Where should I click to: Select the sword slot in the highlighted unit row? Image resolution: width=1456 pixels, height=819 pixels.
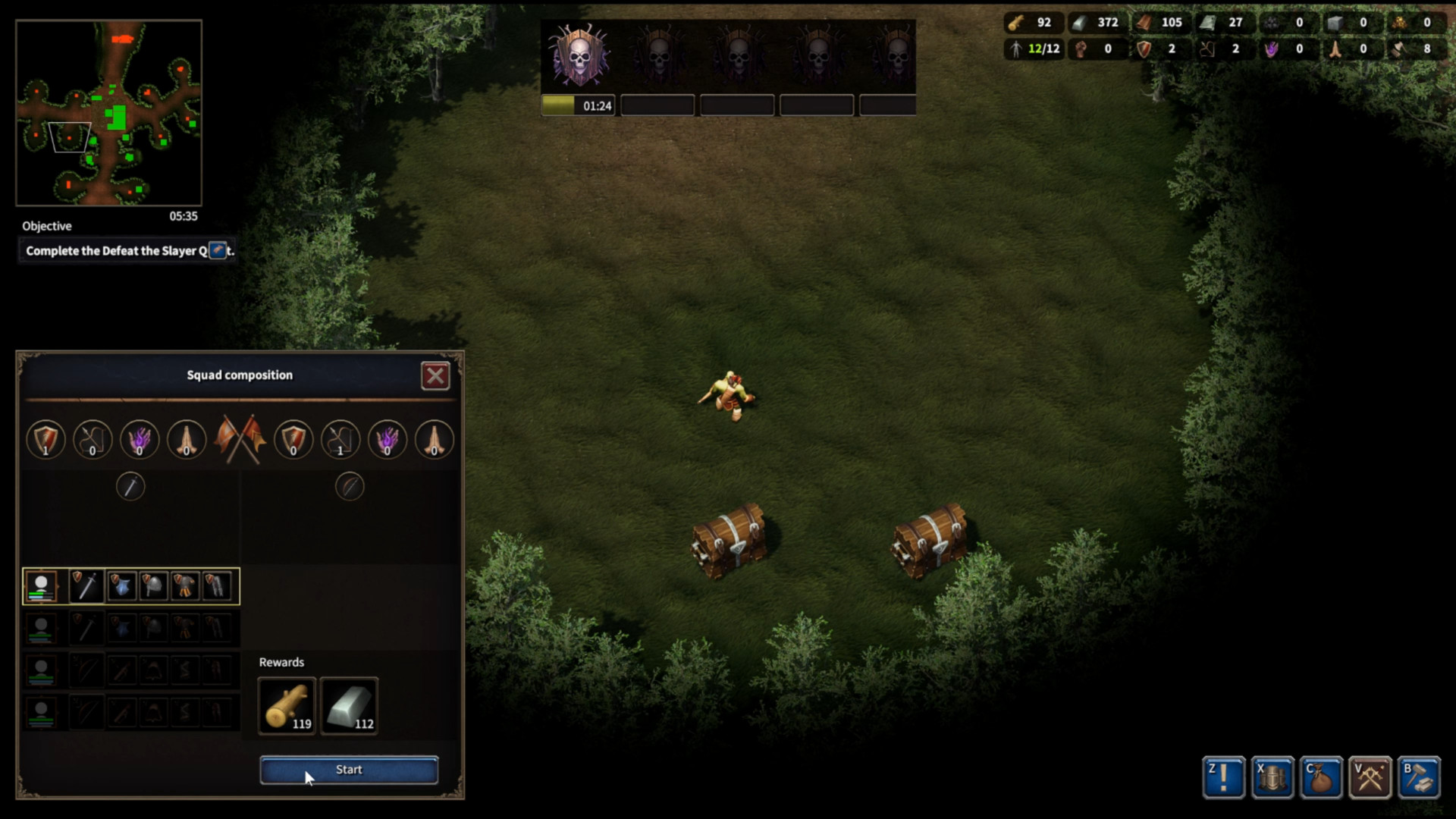pos(87,586)
